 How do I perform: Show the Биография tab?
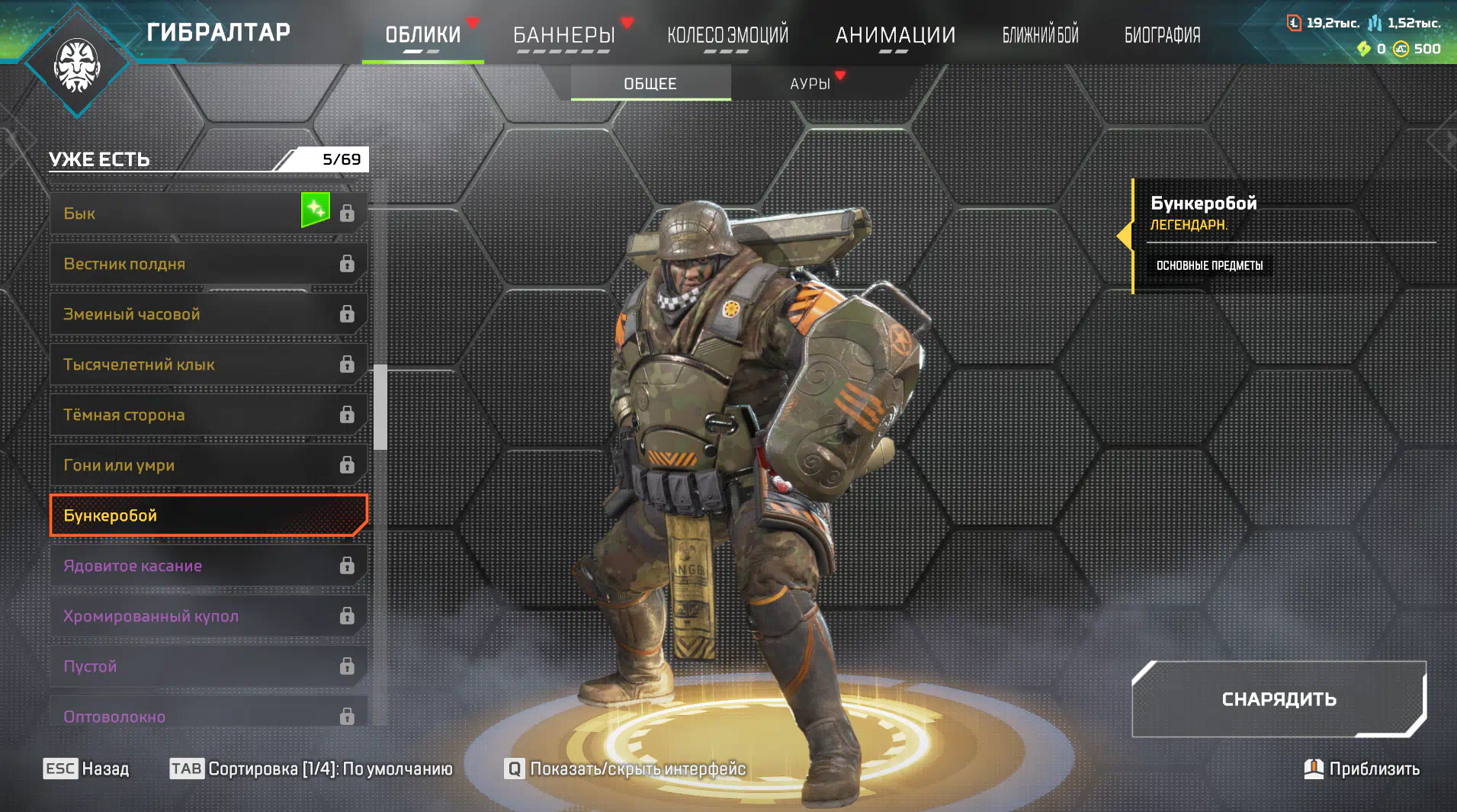(x=1162, y=35)
